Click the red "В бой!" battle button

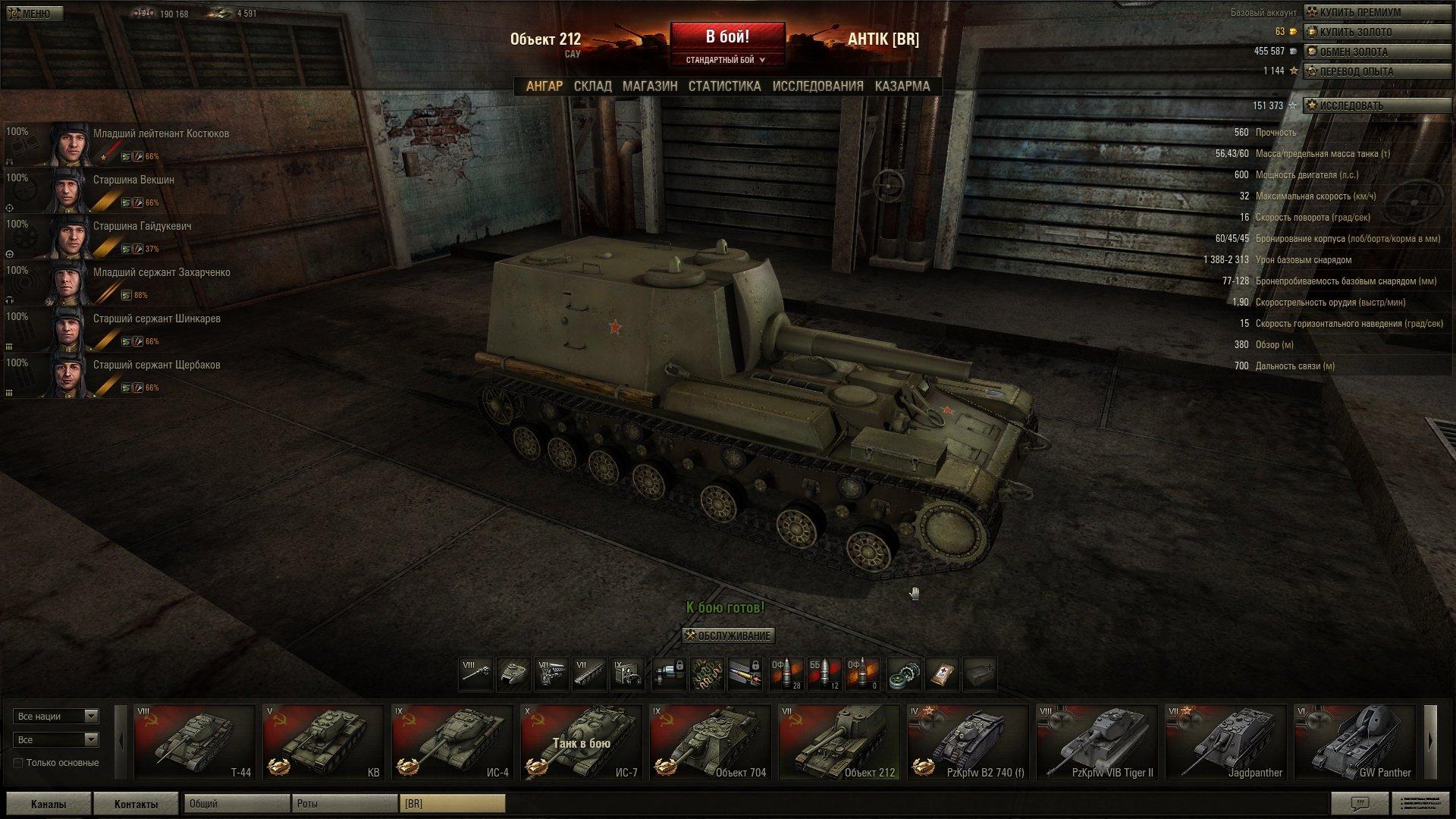point(727,37)
